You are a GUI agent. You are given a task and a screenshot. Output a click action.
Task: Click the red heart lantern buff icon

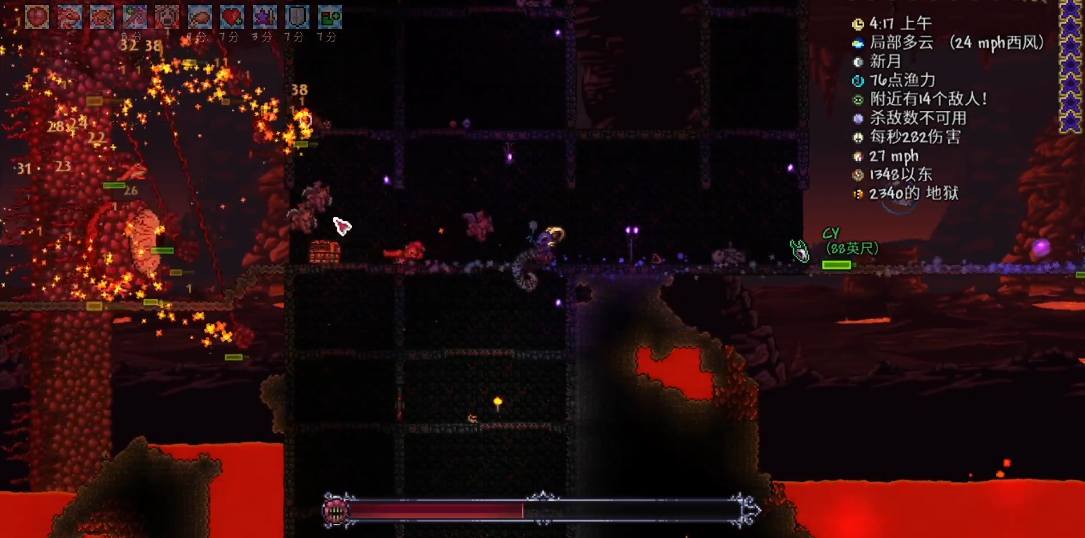37,16
